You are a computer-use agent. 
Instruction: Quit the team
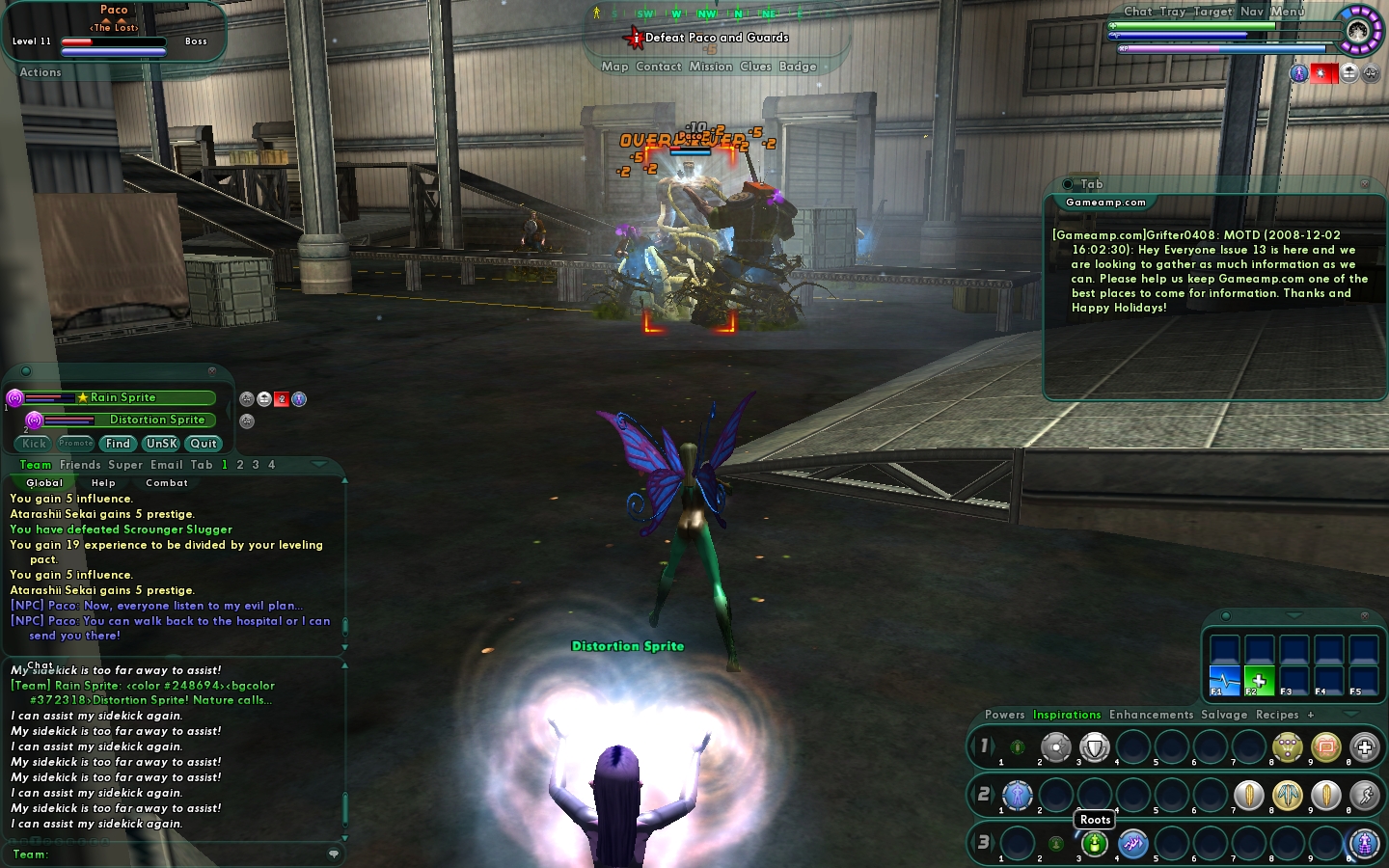coord(204,444)
